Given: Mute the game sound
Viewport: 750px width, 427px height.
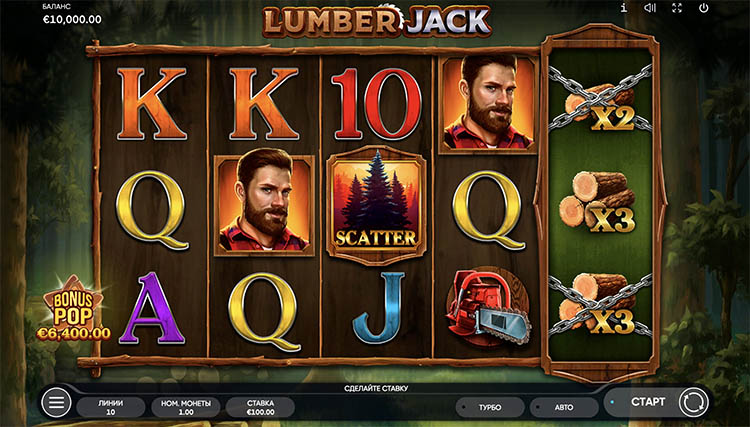Looking at the screenshot, I should [649, 9].
